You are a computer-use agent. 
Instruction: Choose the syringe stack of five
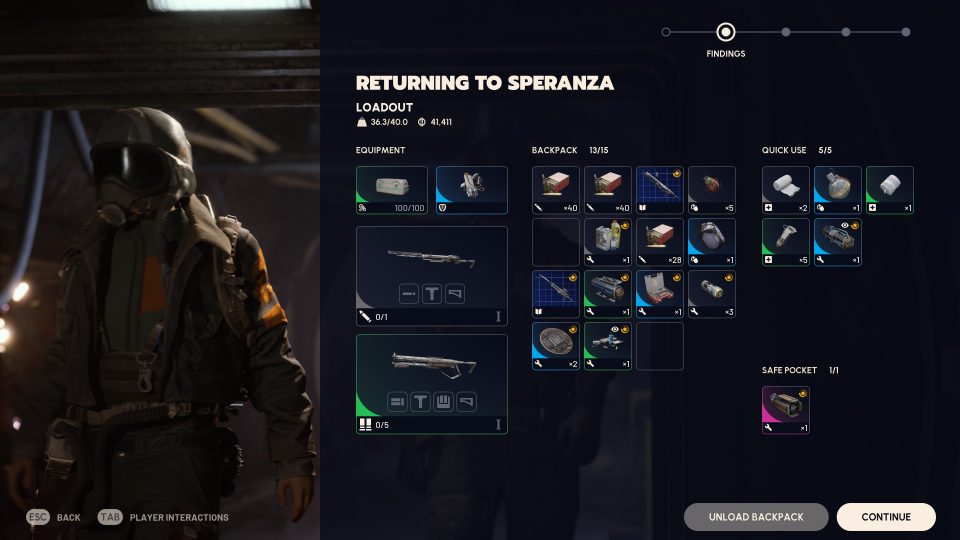(x=785, y=242)
